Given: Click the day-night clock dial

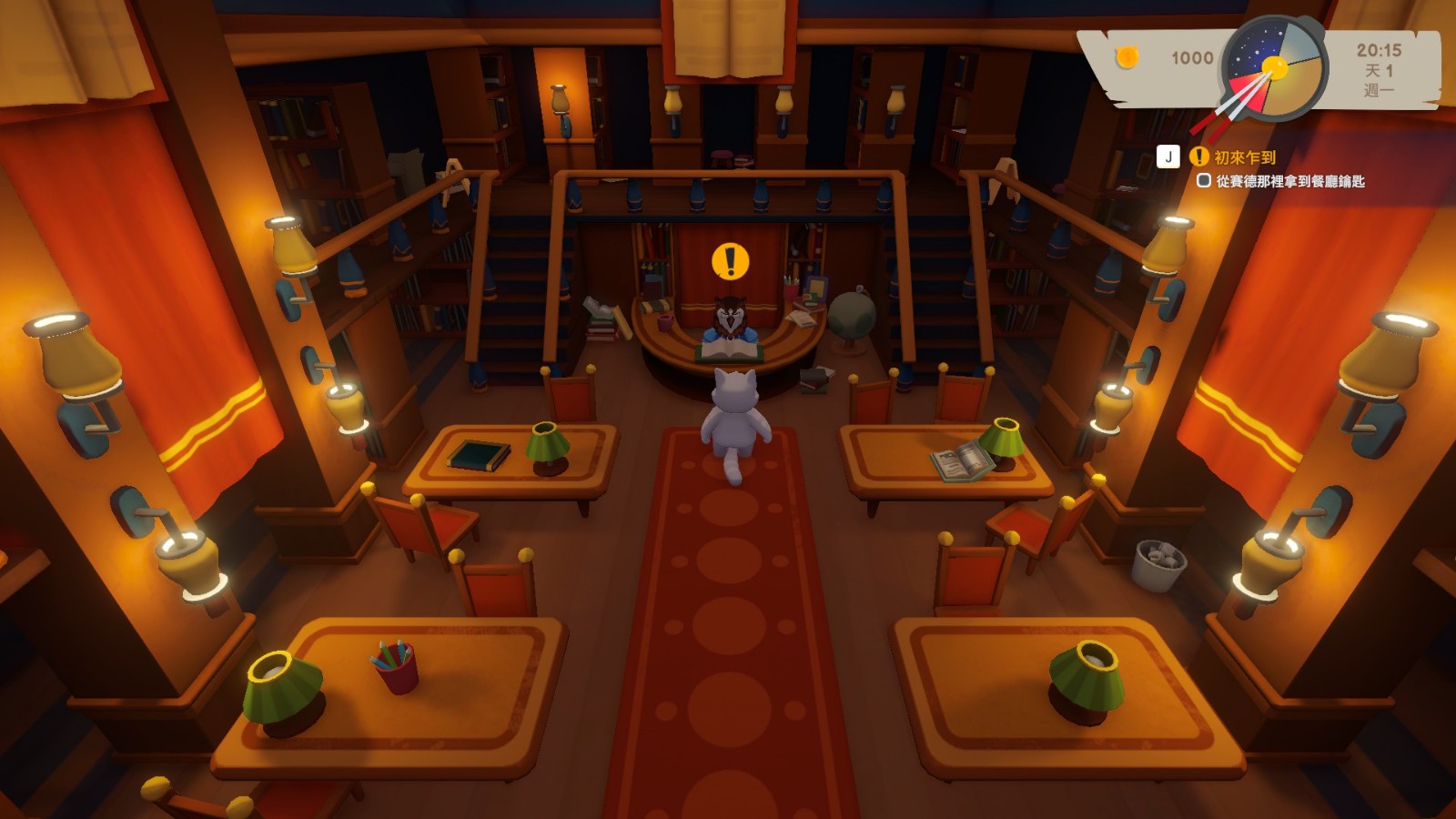Looking at the screenshot, I should [1274, 68].
